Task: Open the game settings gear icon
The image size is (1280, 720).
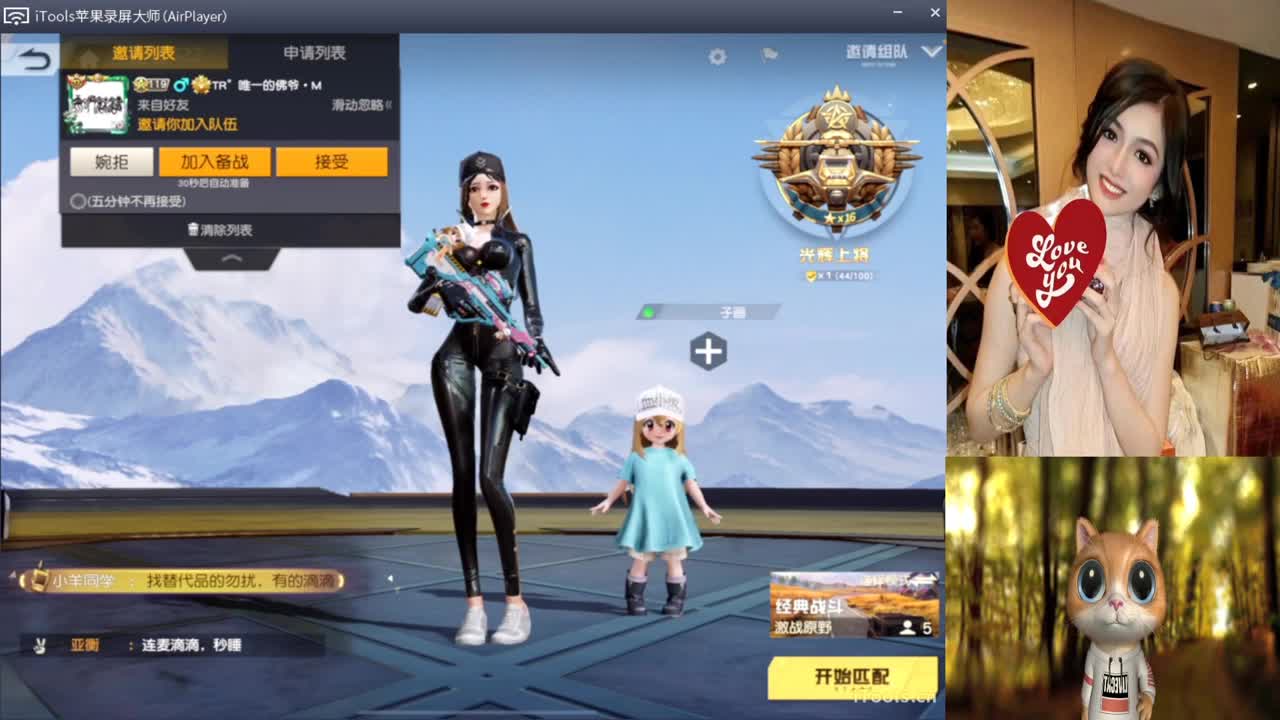Action: pyautogui.click(x=716, y=57)
